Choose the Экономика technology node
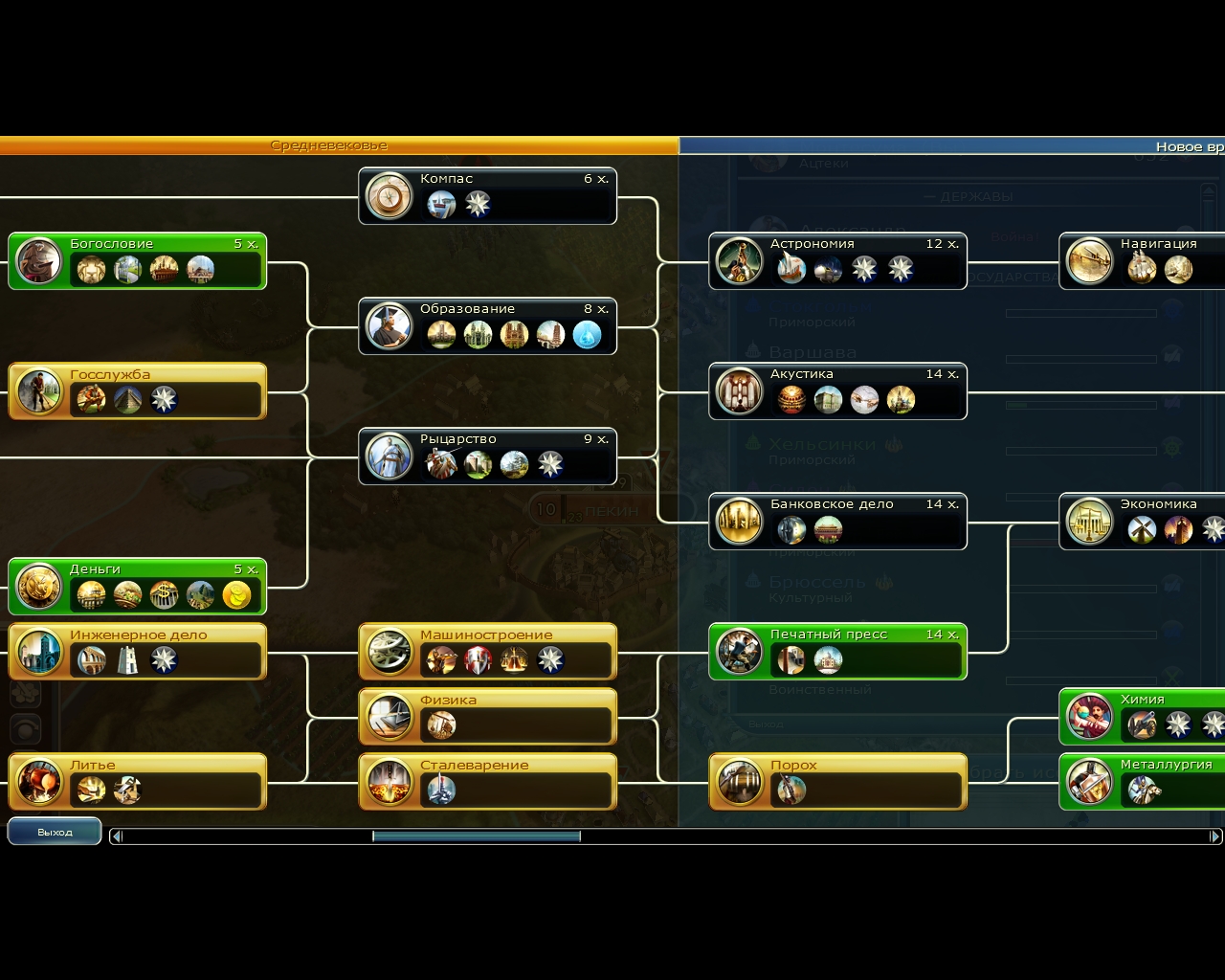The width and height of the screenshot is (1225, 980). pos(1148,521)
